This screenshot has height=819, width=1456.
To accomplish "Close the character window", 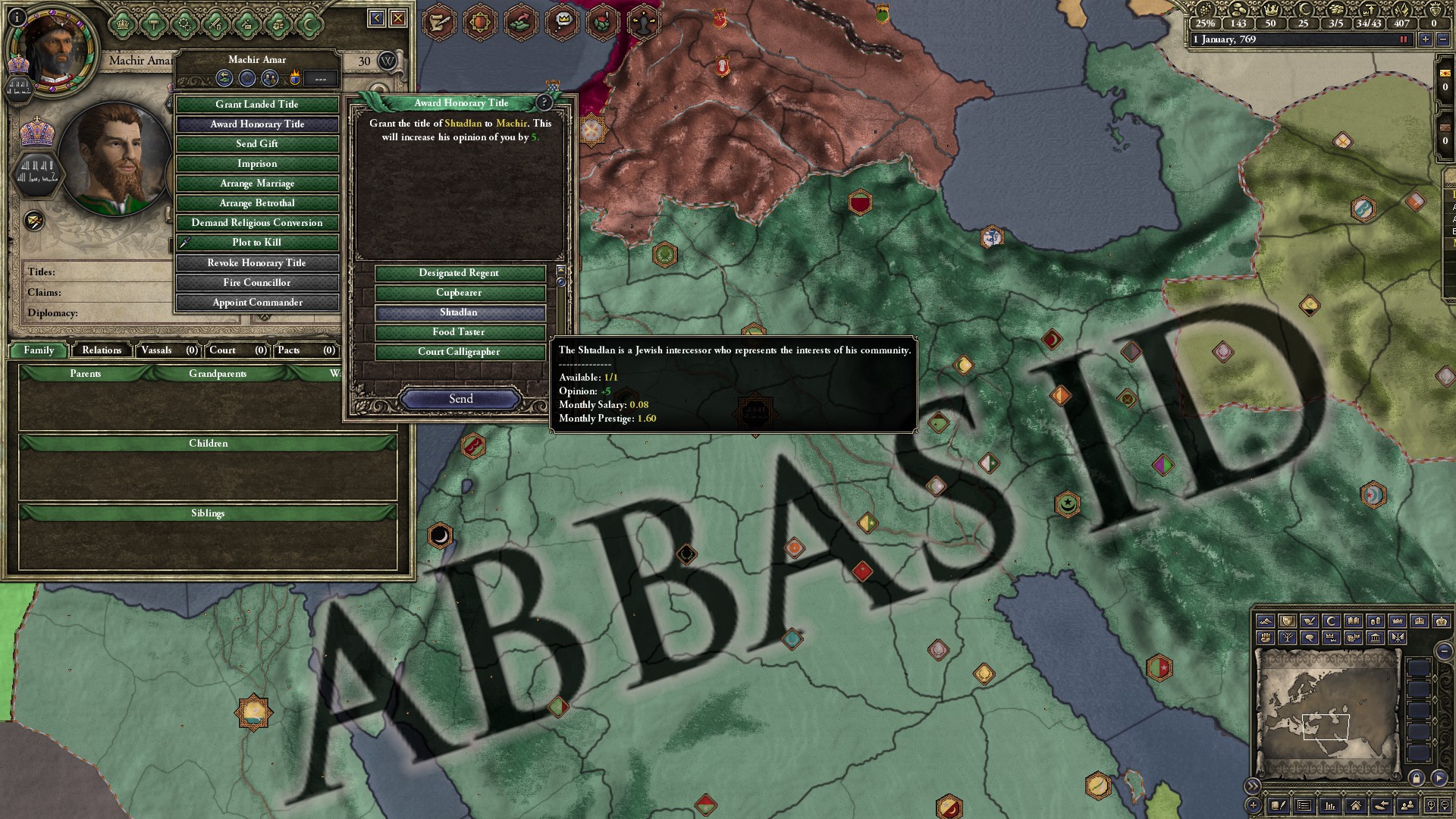I will 398,18.
